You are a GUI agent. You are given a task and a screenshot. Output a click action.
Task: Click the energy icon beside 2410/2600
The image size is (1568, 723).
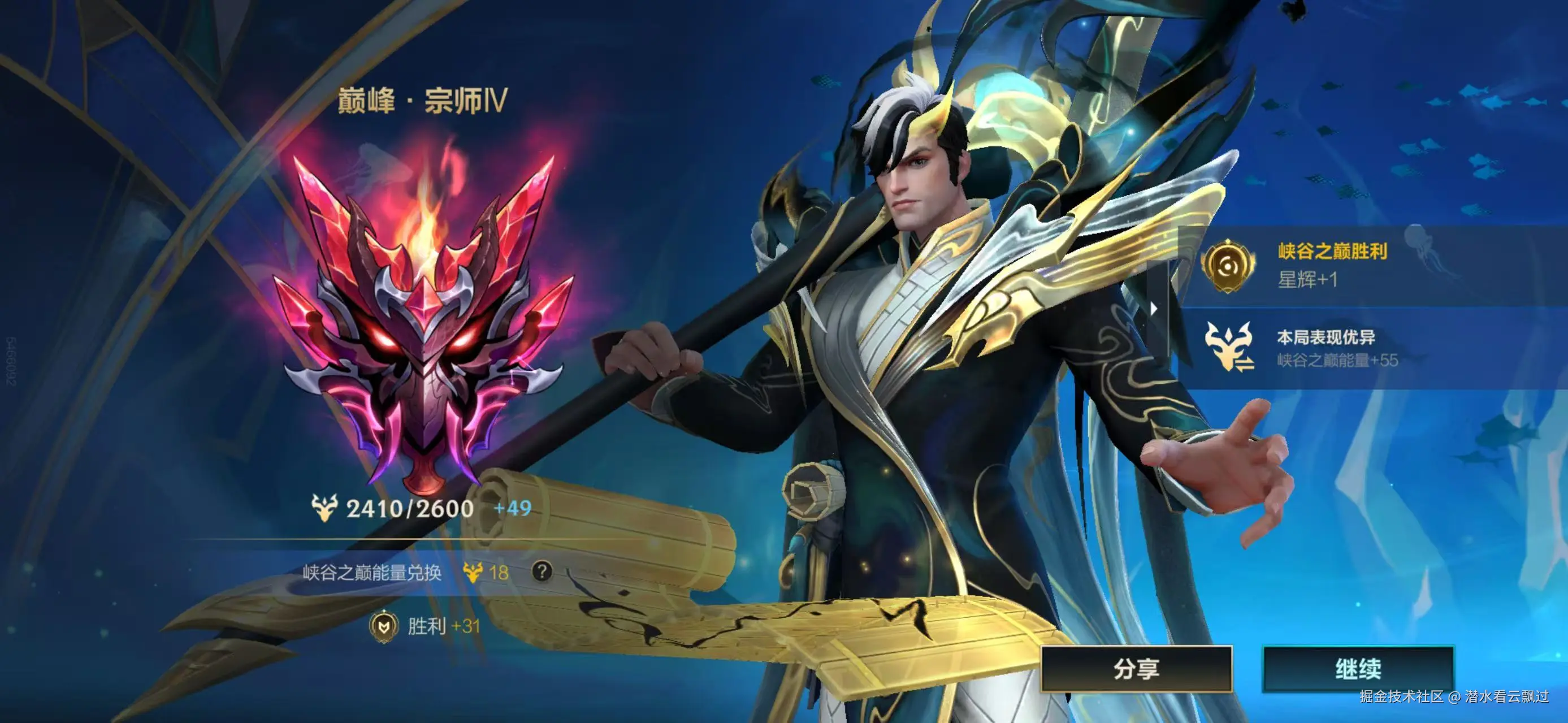pos(325,507)
